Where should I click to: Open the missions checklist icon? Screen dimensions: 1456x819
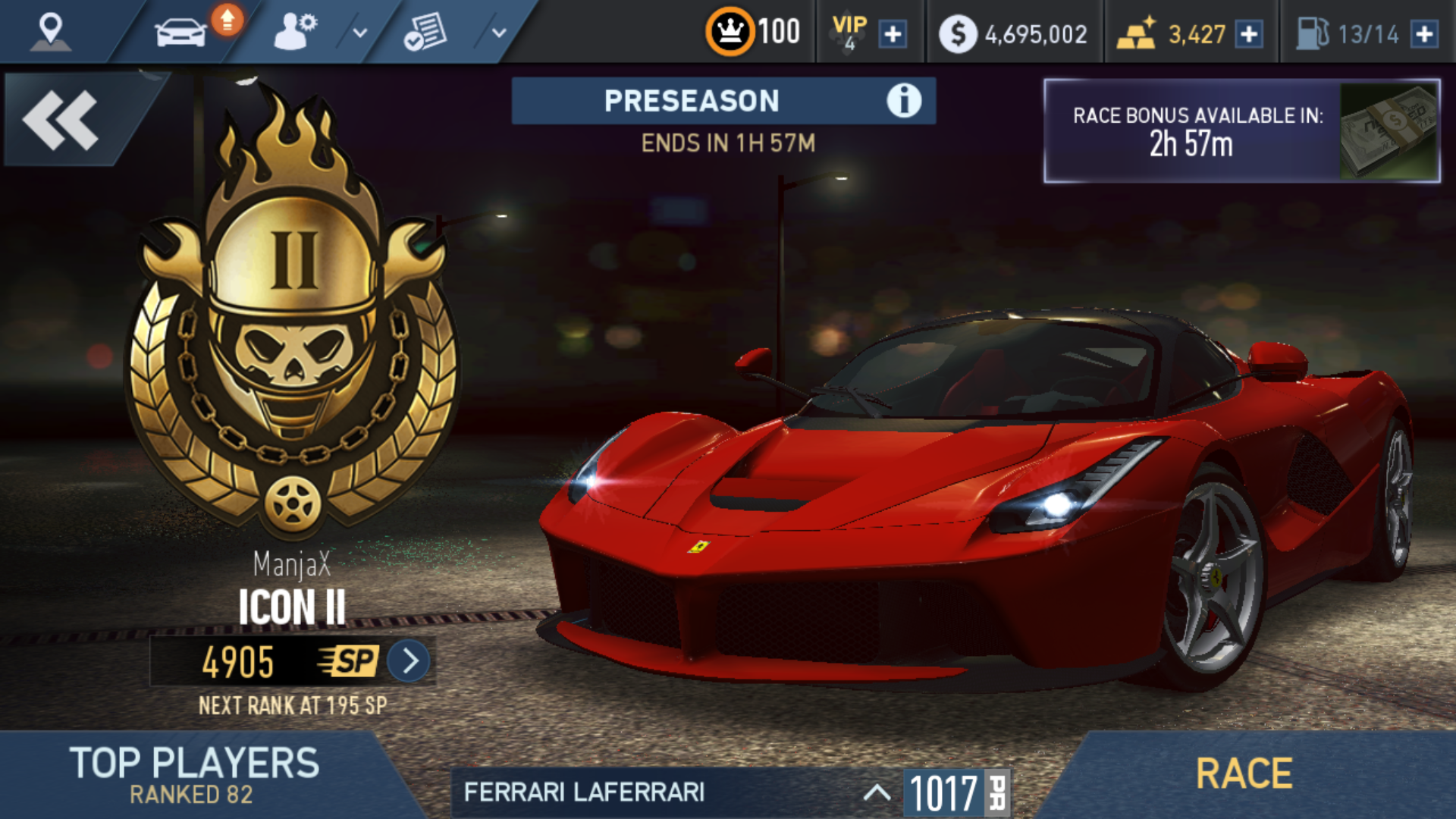[425, 33]
